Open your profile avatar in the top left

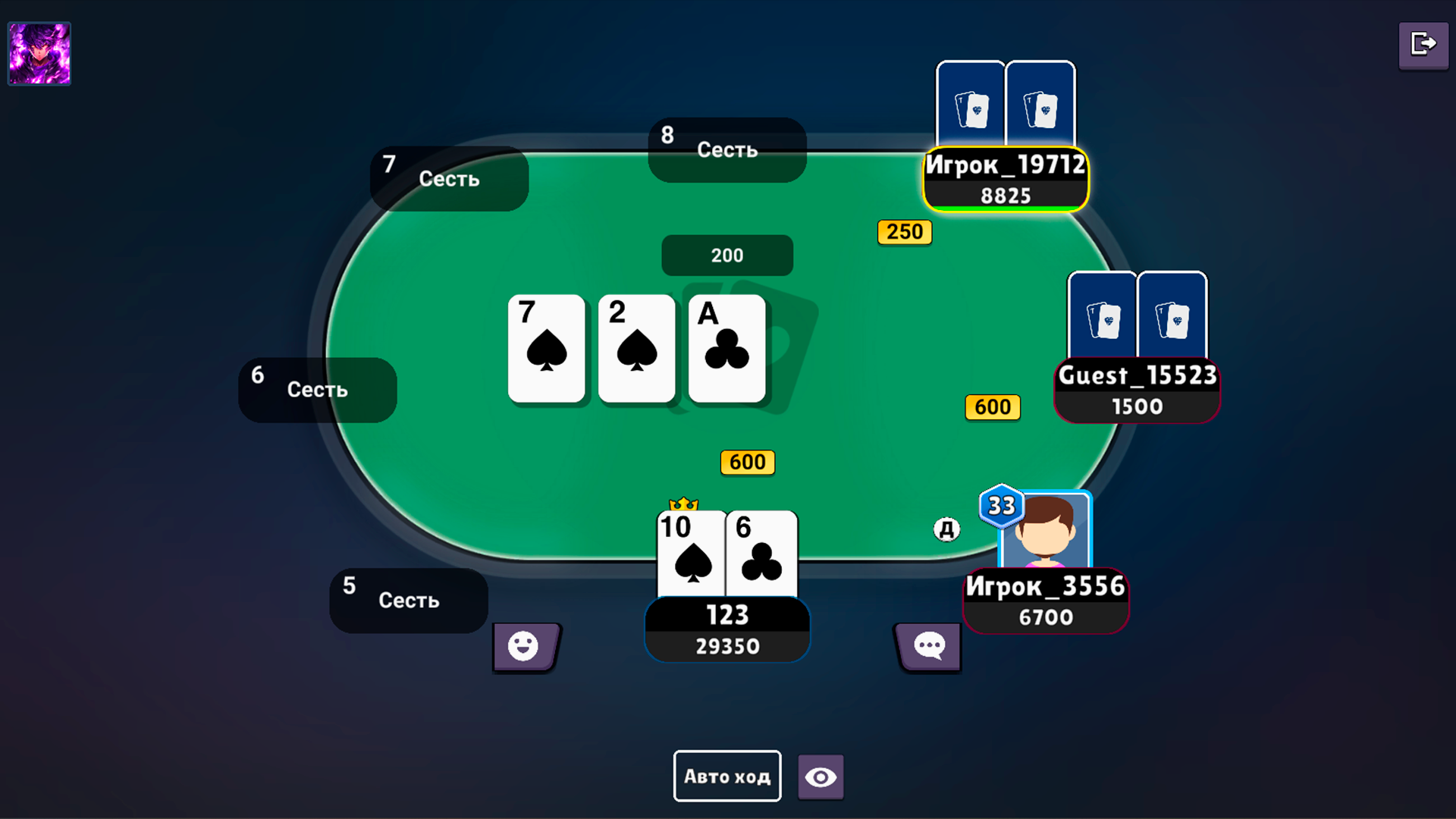pyautogui.click(x=38, y=53)
